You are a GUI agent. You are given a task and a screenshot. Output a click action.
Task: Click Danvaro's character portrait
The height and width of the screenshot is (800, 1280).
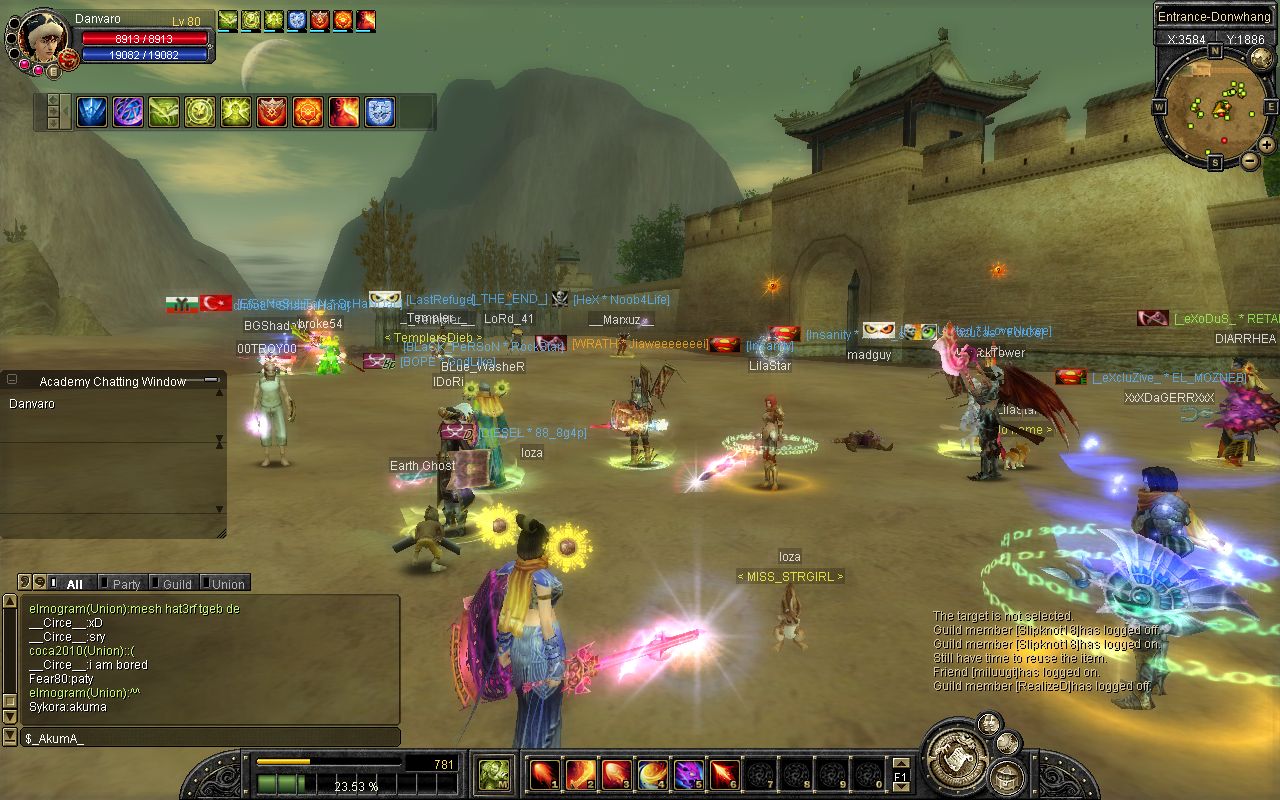[44, 38]
